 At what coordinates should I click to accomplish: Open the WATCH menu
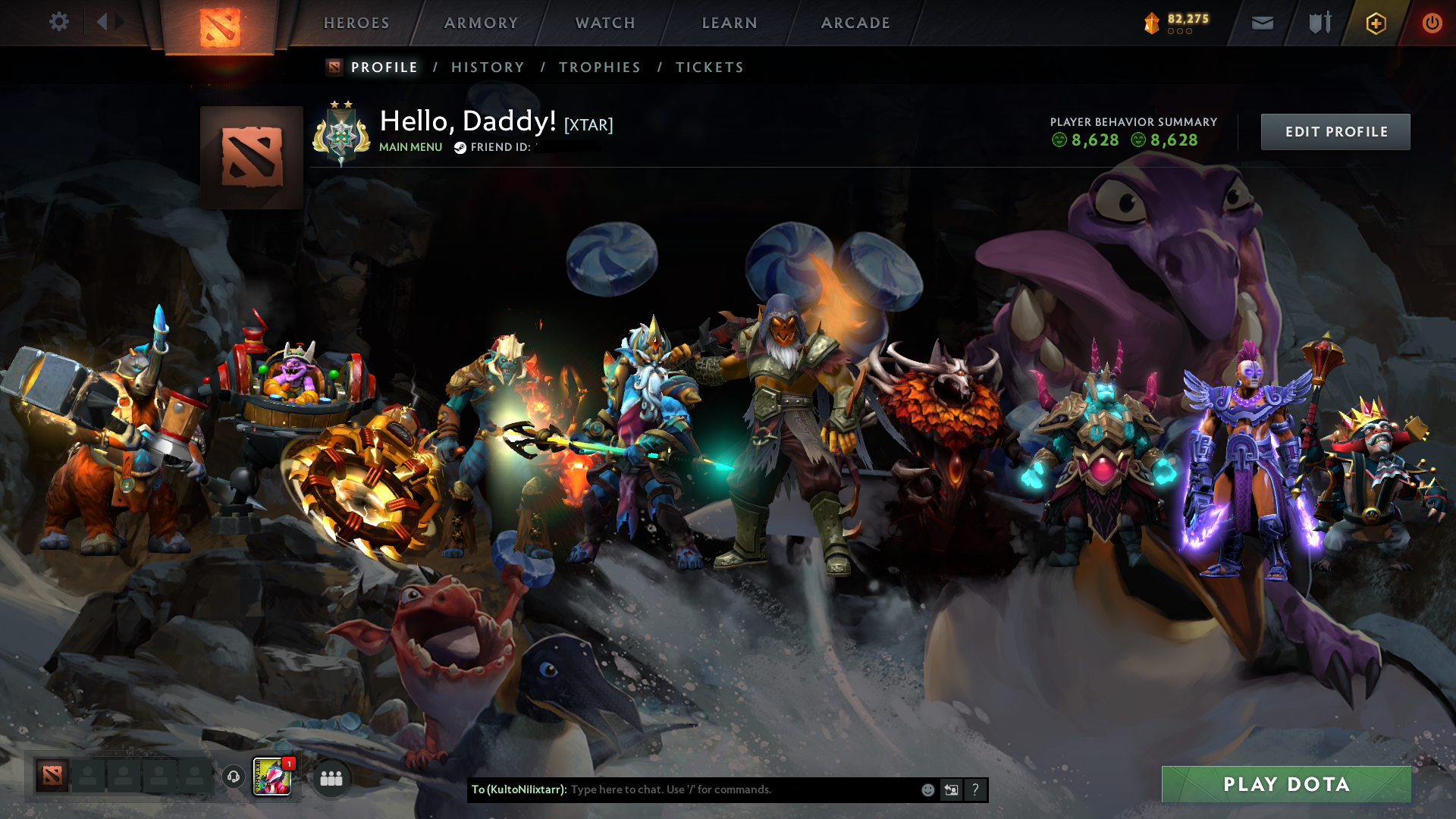click(604, 23)
